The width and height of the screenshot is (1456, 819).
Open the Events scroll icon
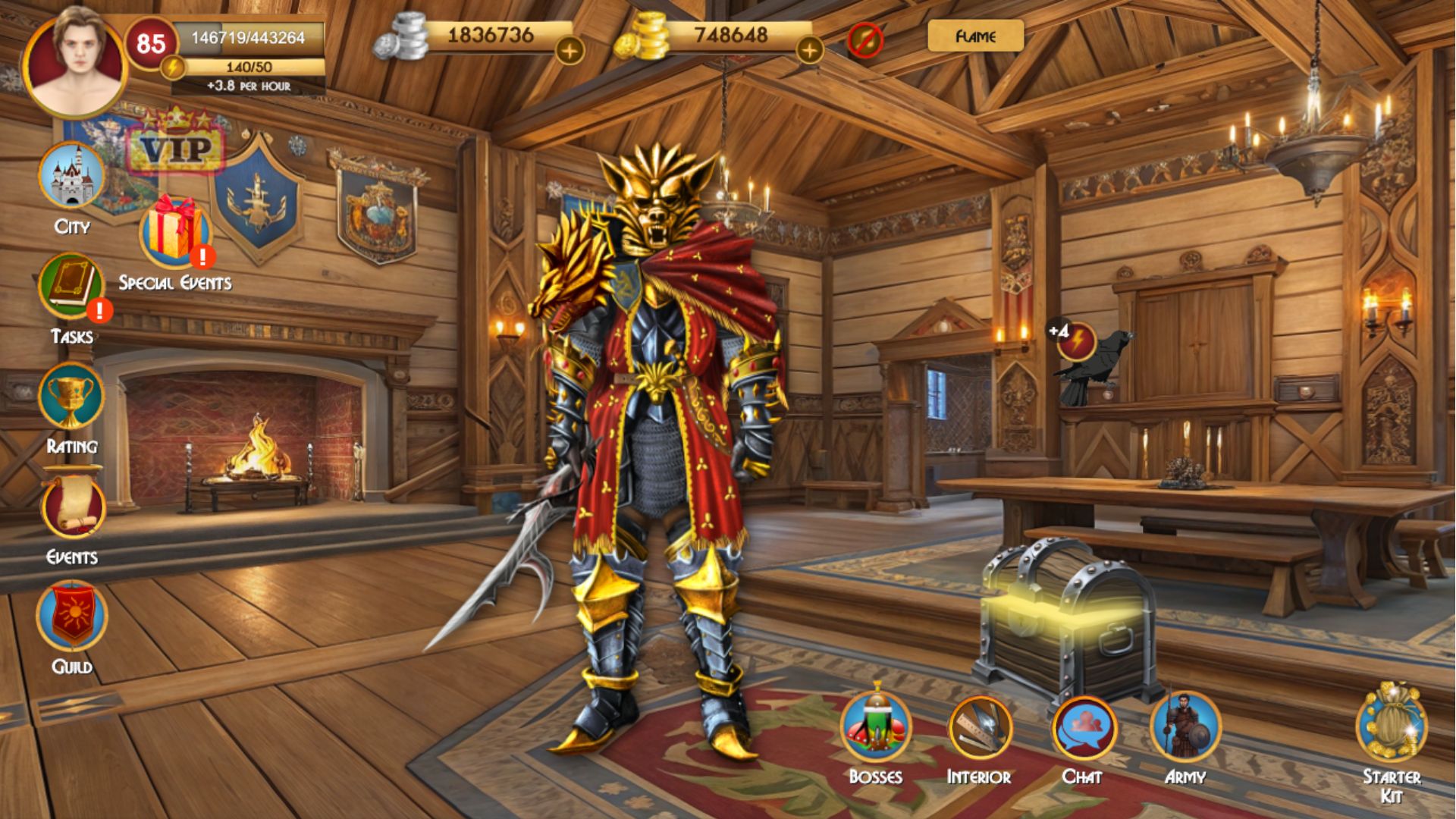click(72, 510)
